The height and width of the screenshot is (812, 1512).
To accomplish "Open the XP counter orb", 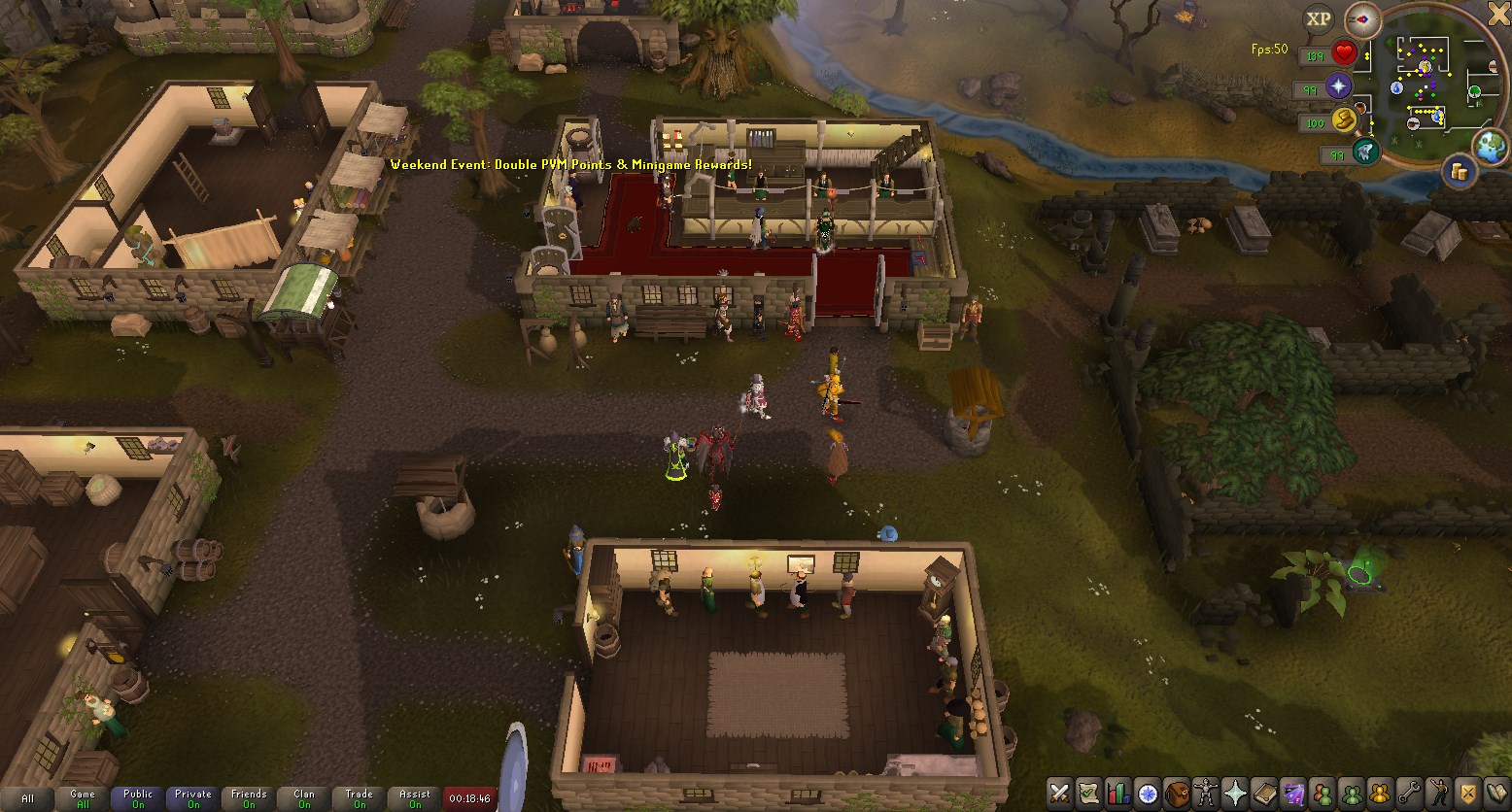I will click(x=1319, y=18).
